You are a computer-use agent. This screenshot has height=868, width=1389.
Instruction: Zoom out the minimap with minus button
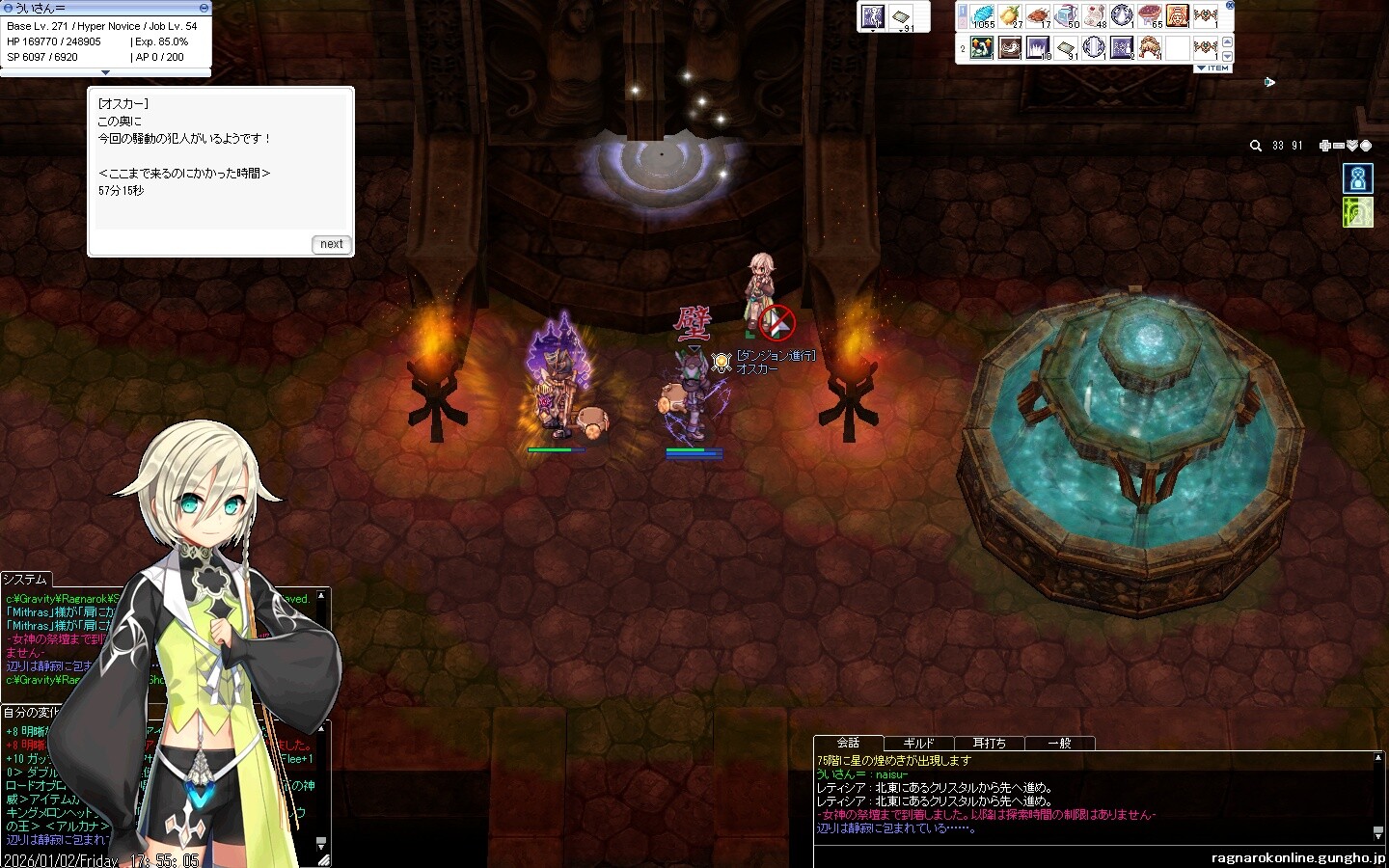[x=1339, y=146]
